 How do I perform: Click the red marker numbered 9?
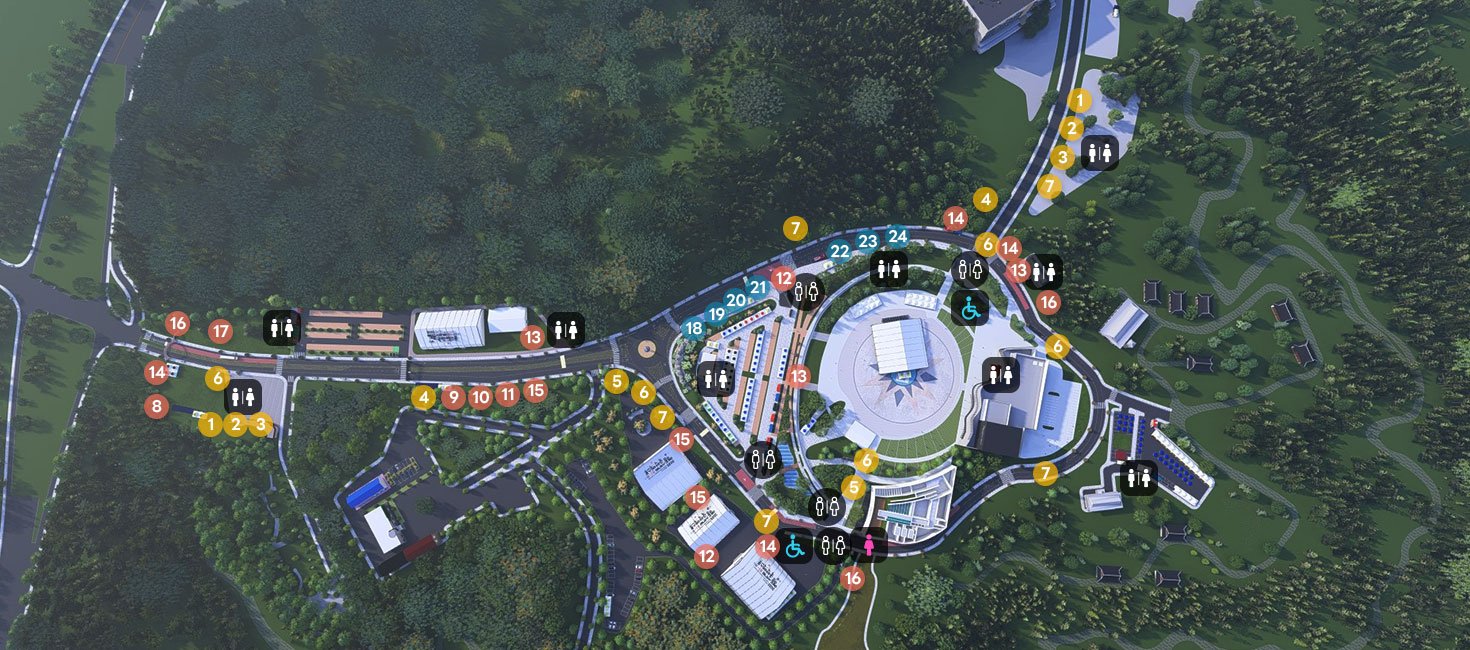[453, 397]
